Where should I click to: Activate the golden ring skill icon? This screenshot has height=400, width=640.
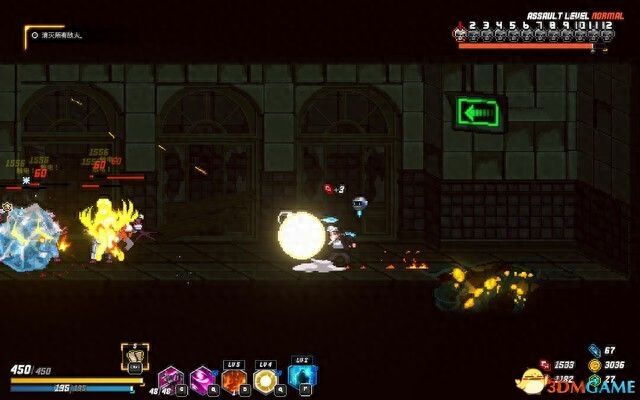266,380
